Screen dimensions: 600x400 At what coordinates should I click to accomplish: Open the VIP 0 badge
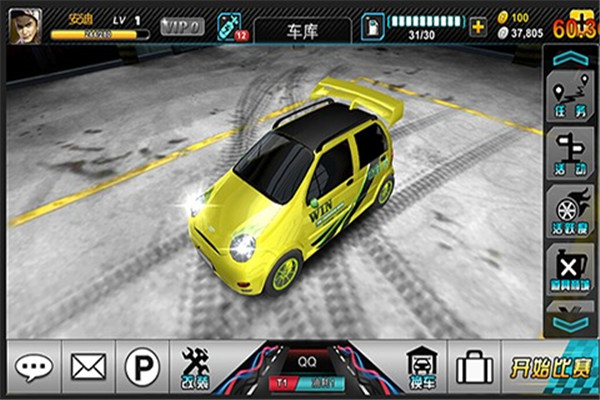182,26
